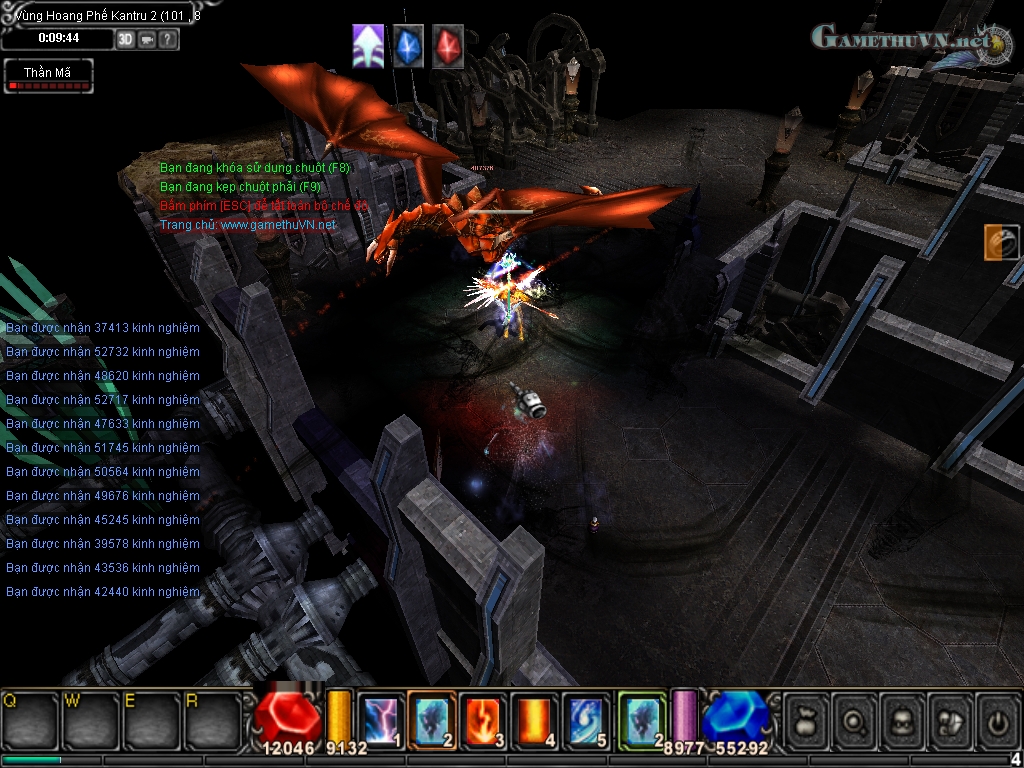
Task: Select the purple upward arrow buff icon
Action: point(368,47)
